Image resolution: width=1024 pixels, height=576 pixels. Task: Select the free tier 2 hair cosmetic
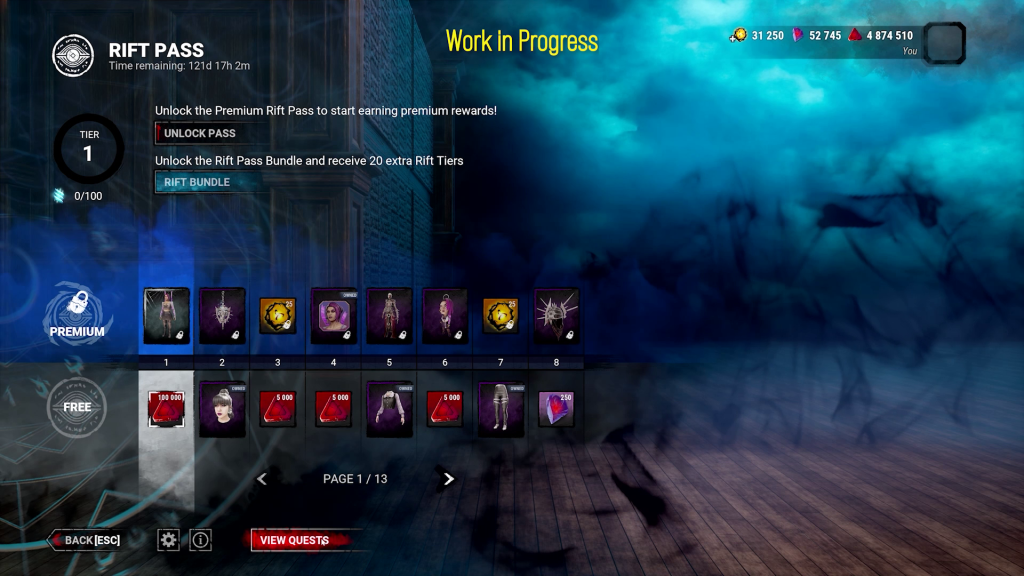pyautogui.click(x=222, y=409)
